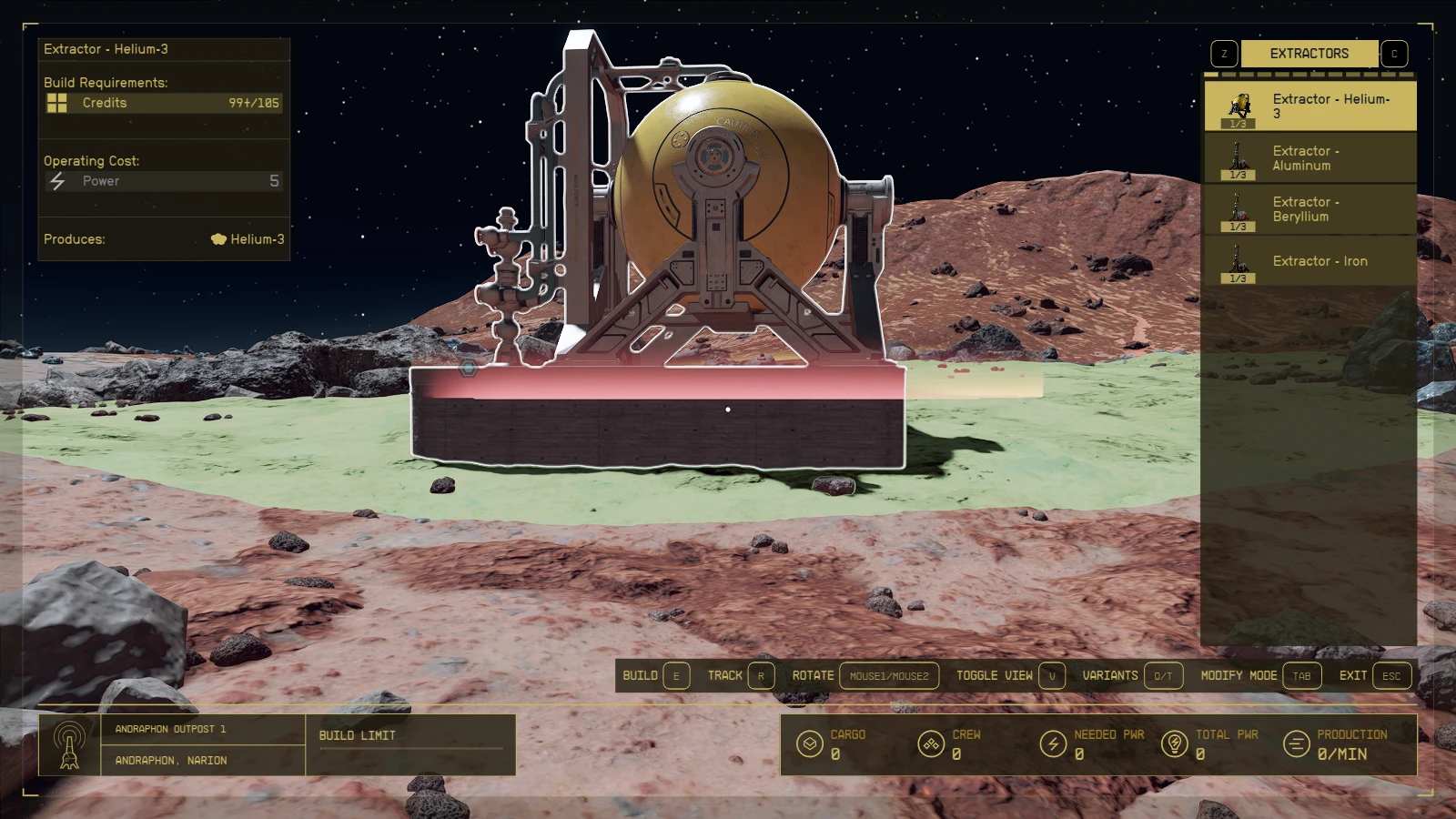Click the outpost antenna icon near Andraphon Outpost 1
The image size is (1456, 819).
69,743
